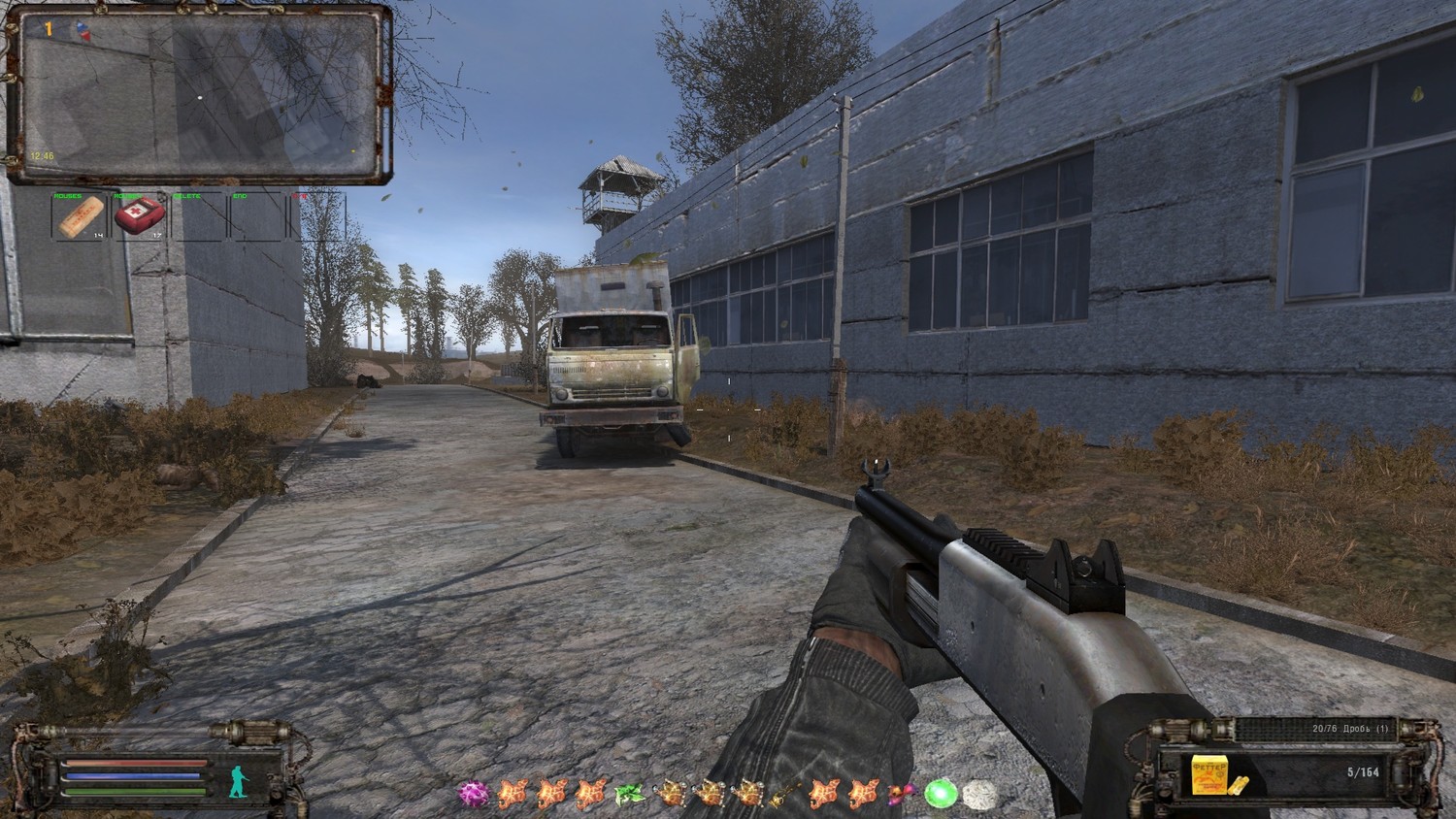Select the glowing green orb artifact
This screenshot has width=1456, height=819.
click(x=940, y=794)
